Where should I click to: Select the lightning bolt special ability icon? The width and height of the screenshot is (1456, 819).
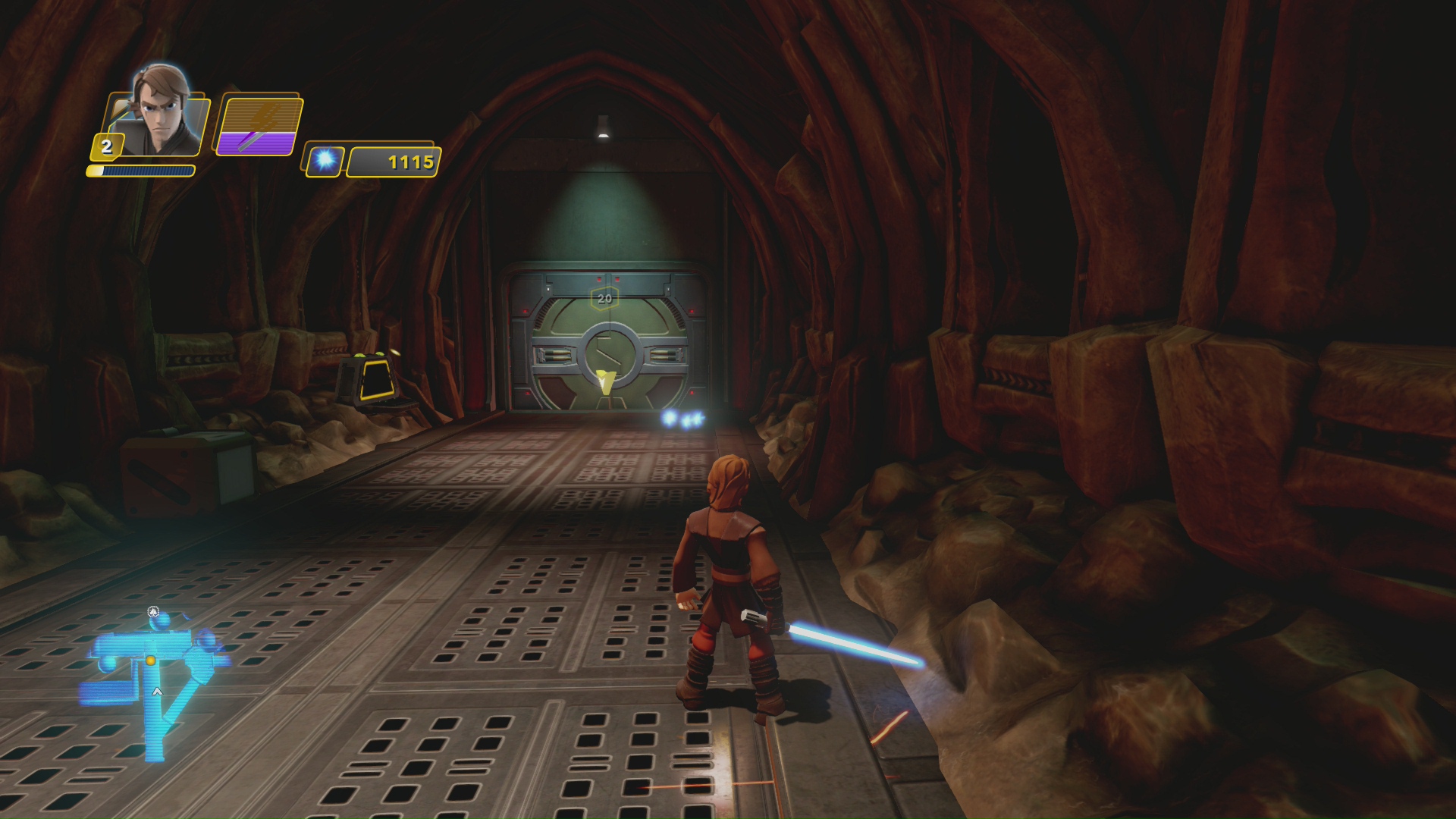(259, 126)
